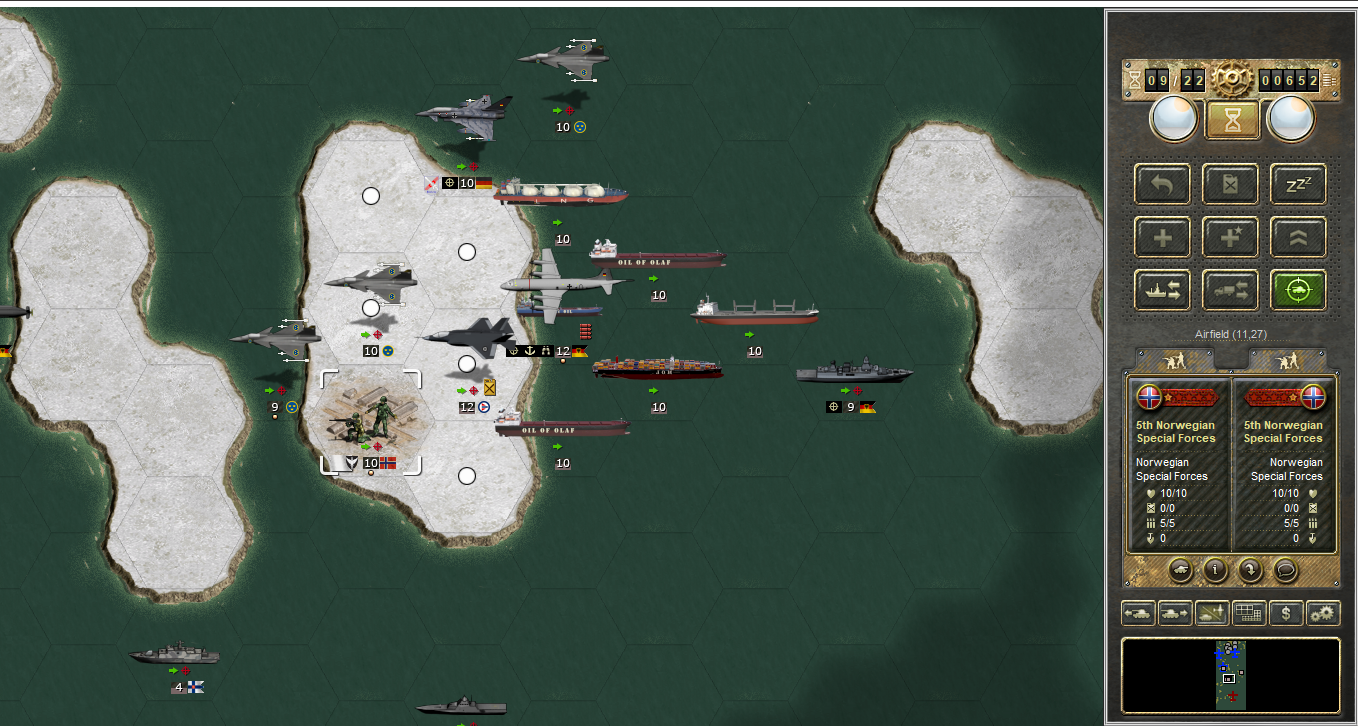Toggle naval transport with the ship button
The height and width of the screenshot is (726, 1358).
tap(1162, 290)
